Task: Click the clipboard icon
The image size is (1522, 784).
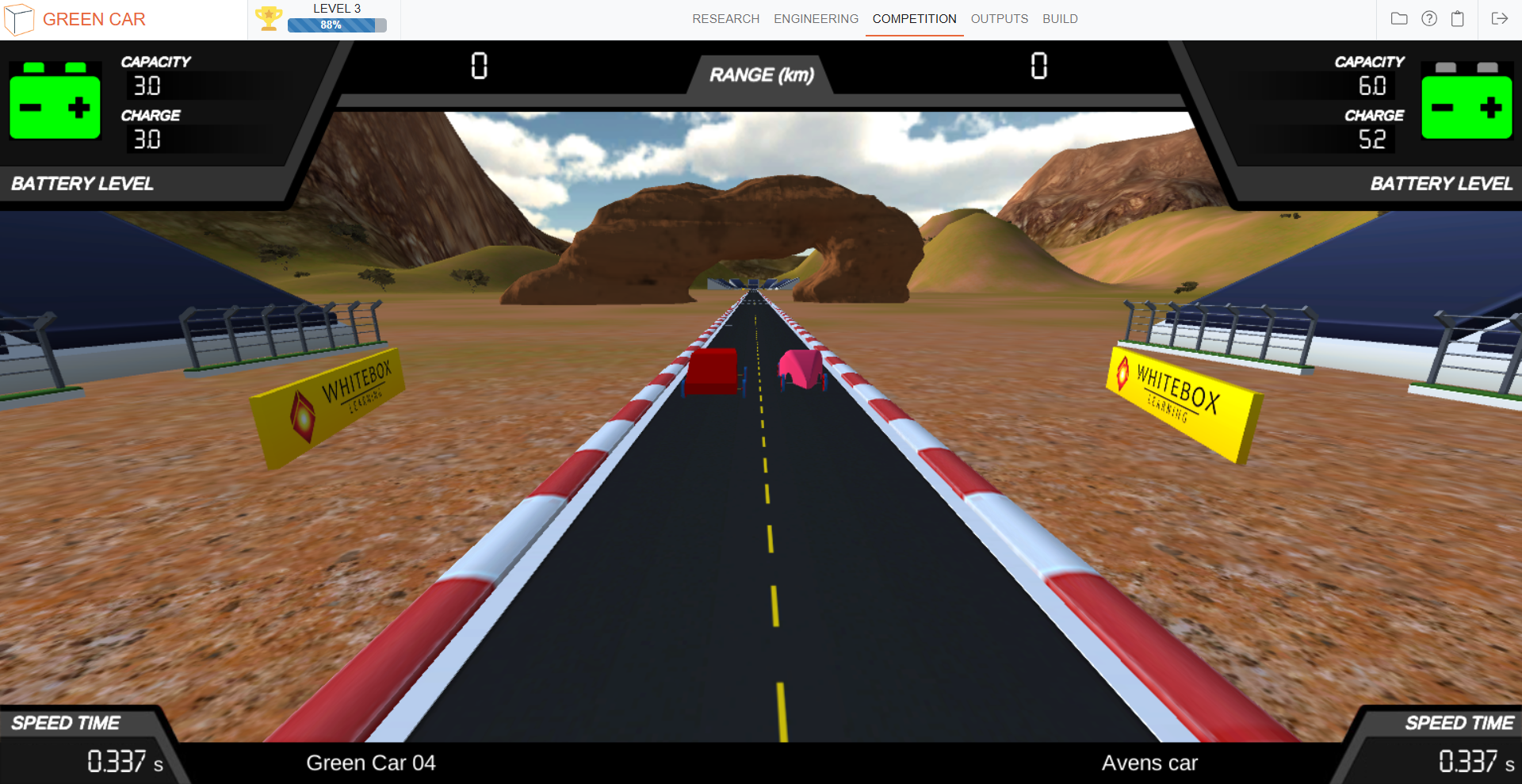Action: pyautogui.click(x=1457, y=18)
